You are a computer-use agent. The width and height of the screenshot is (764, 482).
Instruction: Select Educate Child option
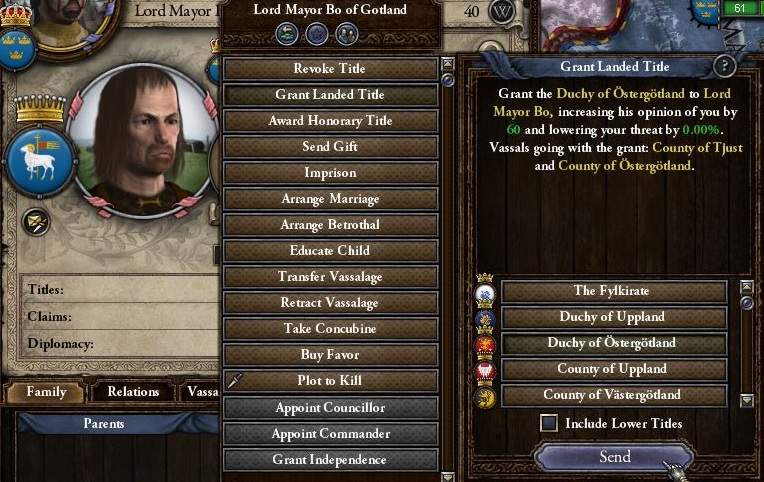point(330,251)
